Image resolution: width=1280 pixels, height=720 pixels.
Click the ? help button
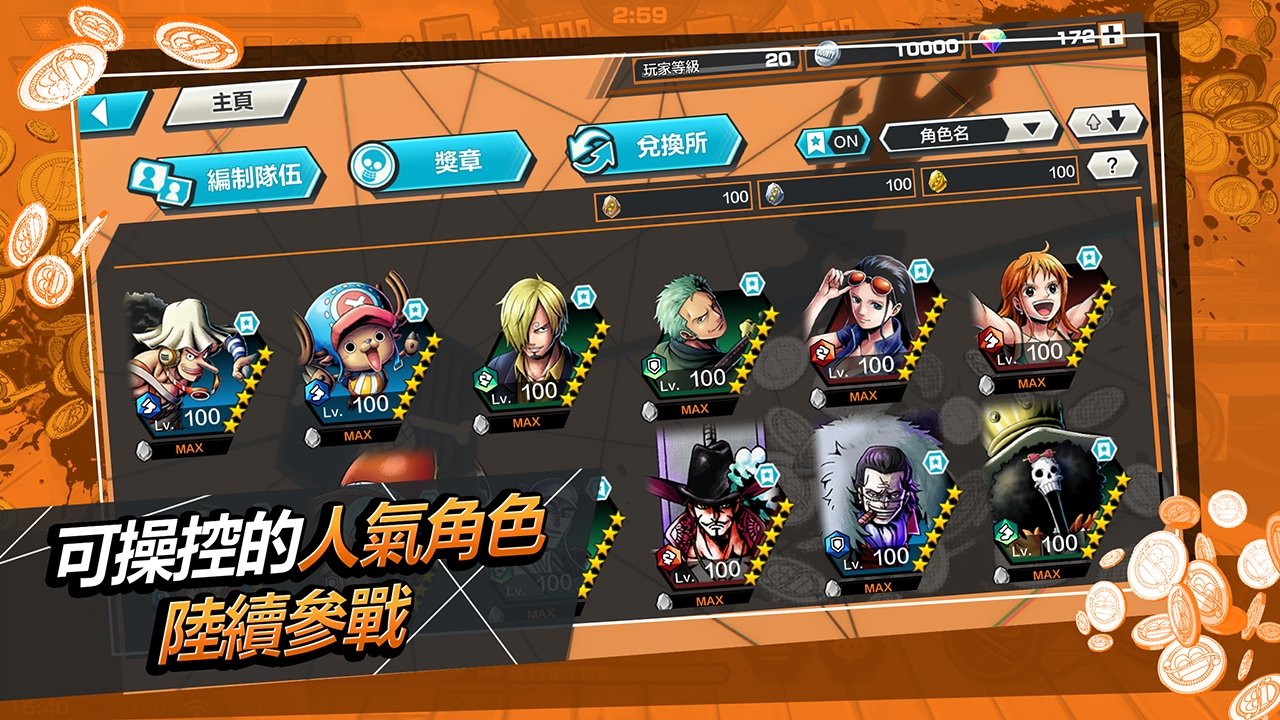[x=1109, y=164]
